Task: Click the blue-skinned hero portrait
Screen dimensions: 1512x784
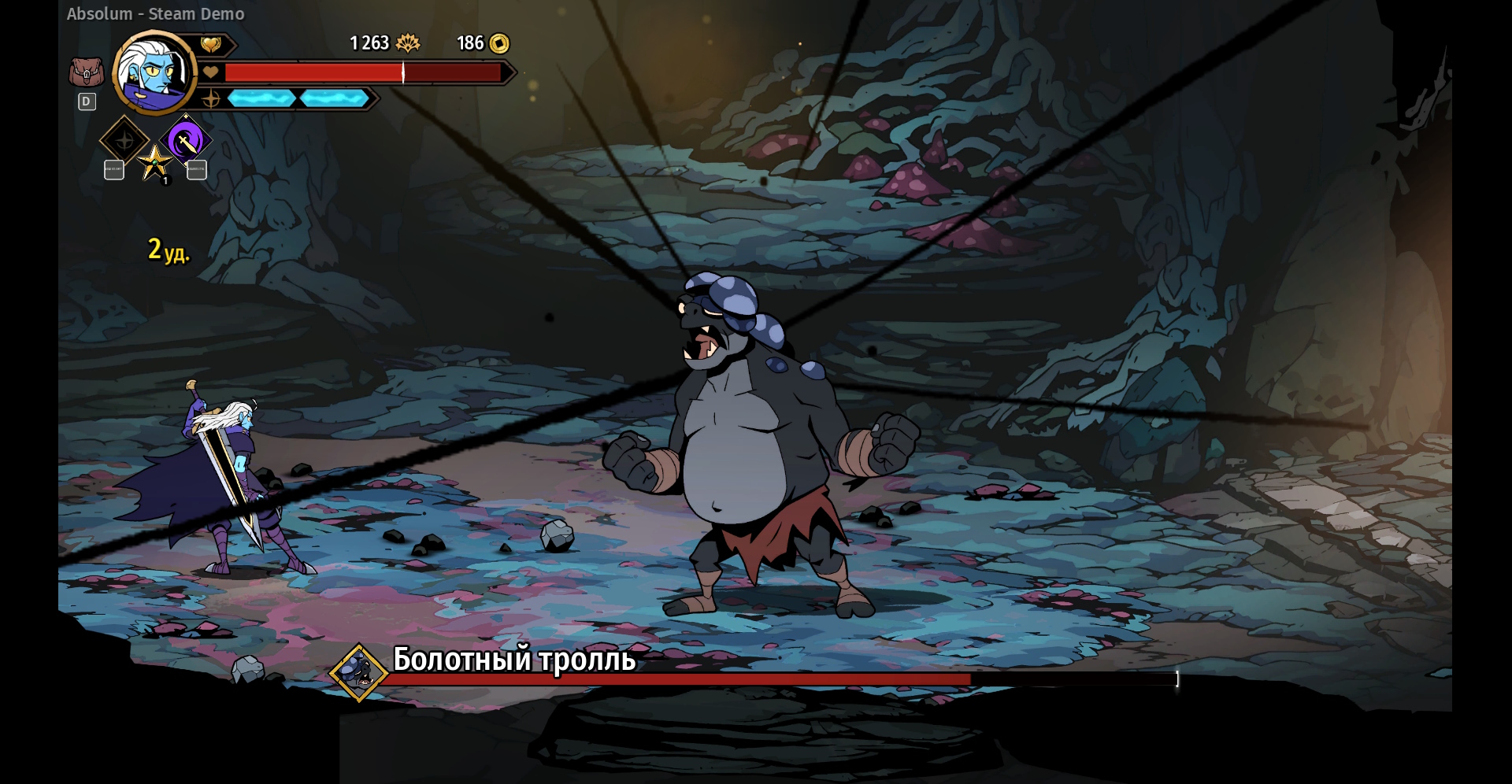Action: click(155, 73)
